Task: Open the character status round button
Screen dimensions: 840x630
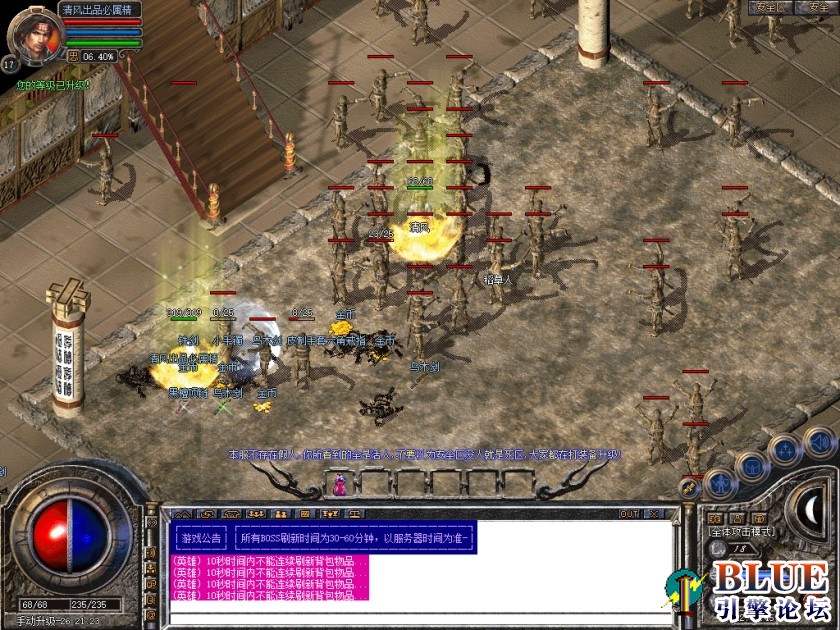Action: point(720,484)
